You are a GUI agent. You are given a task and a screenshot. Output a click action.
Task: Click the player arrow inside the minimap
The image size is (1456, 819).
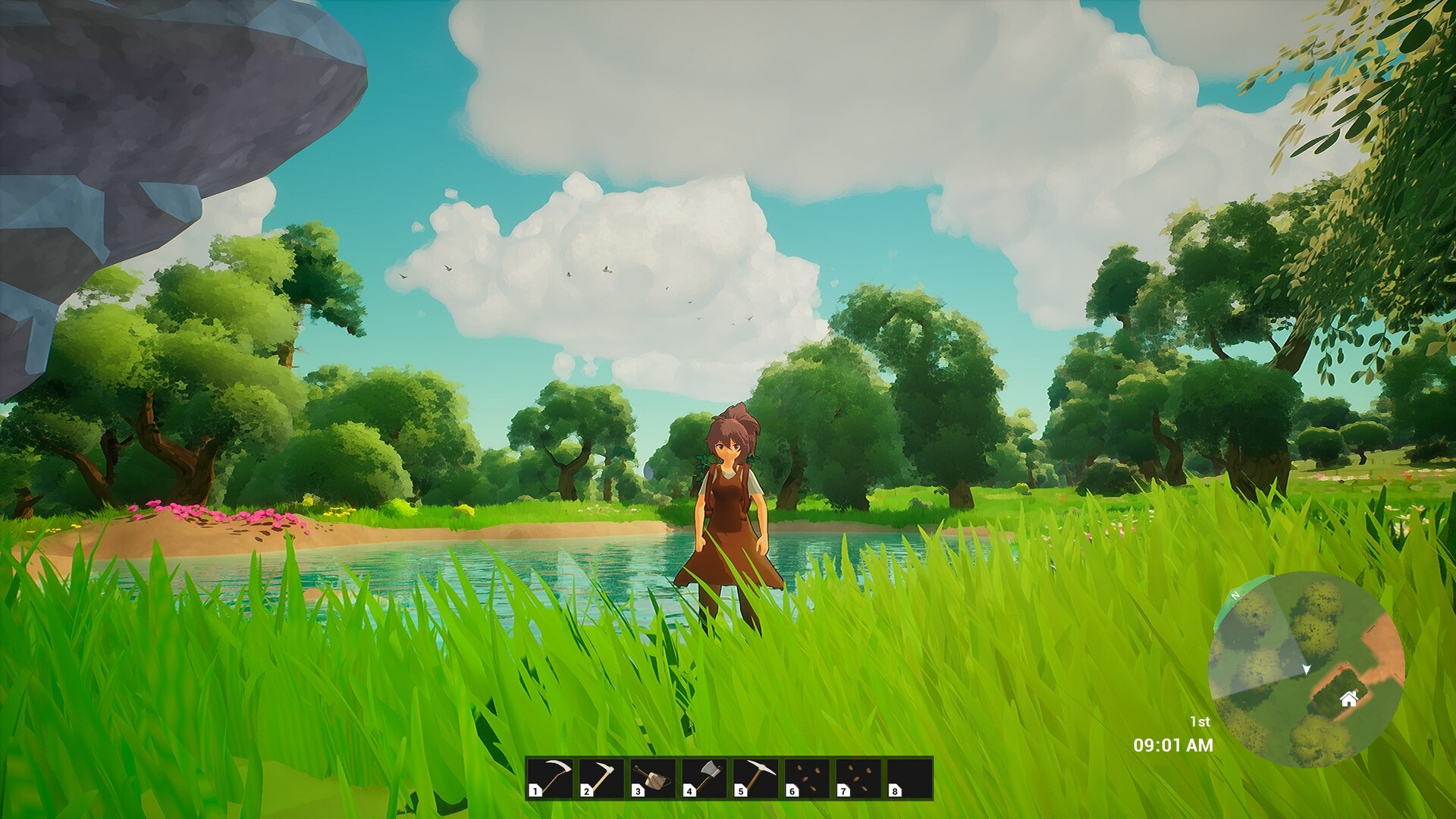tap(1307, 670)
